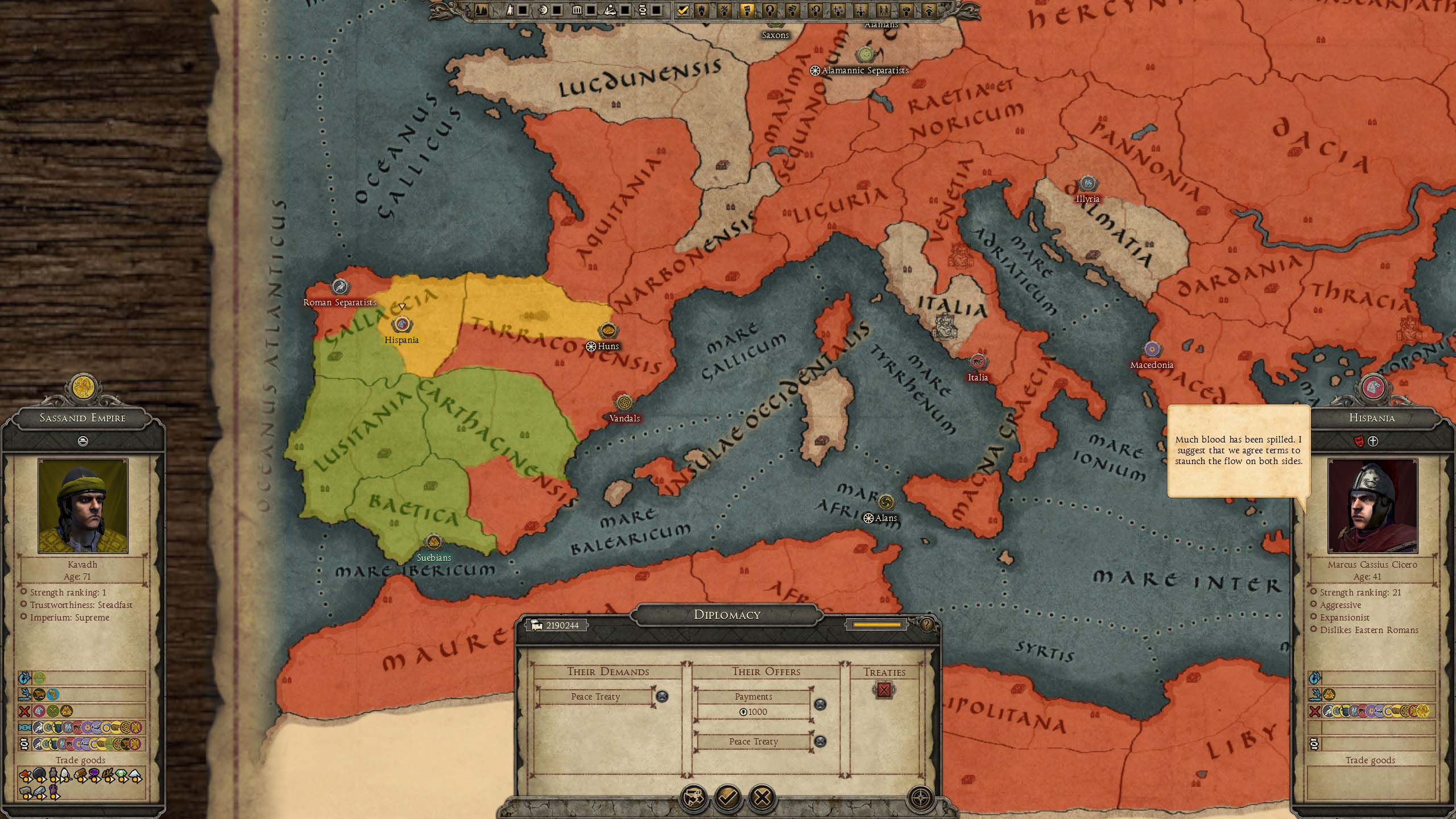Select the Hispania faction marker on map
The height and width of the screenshot is (819, 1456).
point(402,325)
